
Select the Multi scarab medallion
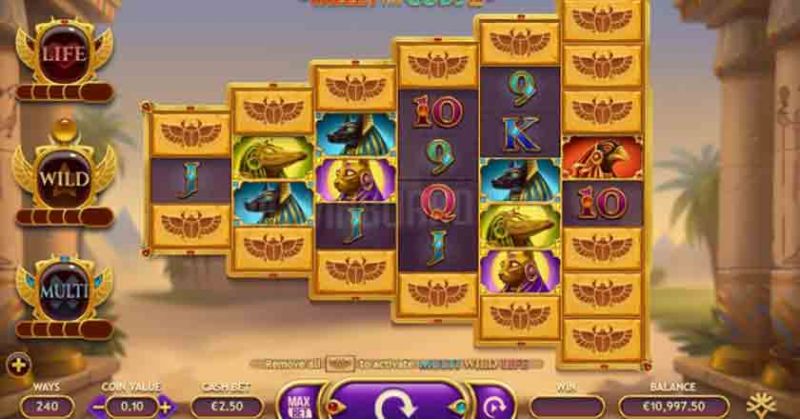[64, 291]
